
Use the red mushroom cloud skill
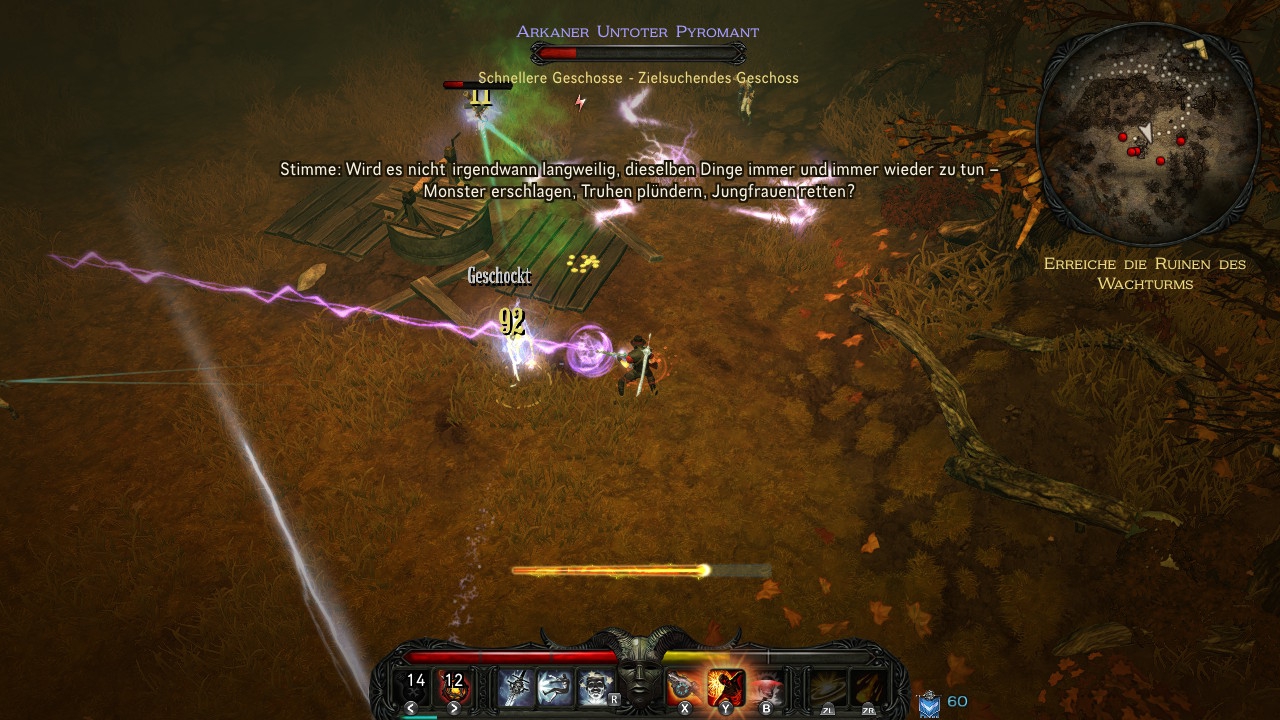click(x=767, y=686)
